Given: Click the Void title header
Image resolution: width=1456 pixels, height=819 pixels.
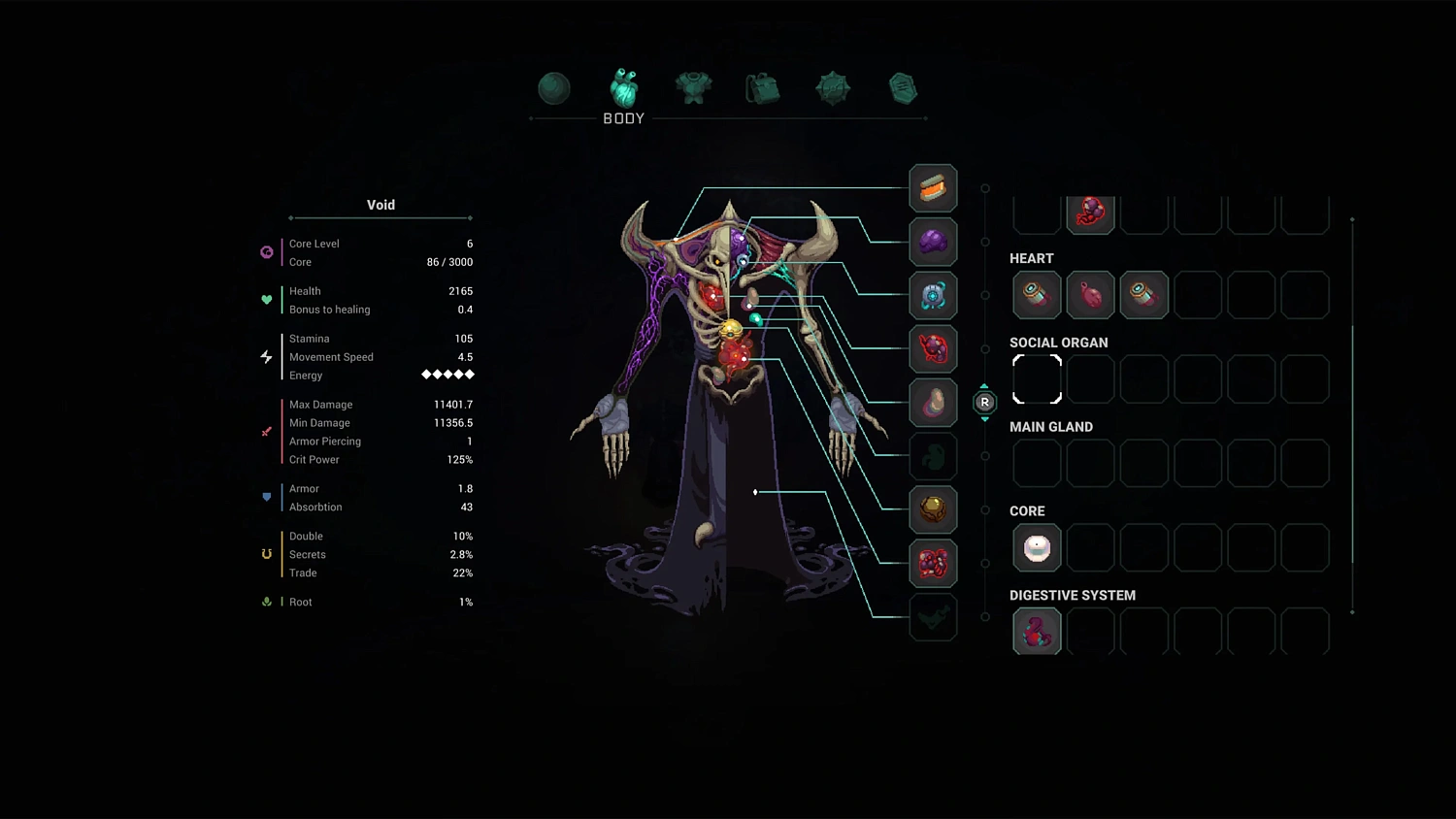Looking at the screenshot, I should [x=381, y=205].
